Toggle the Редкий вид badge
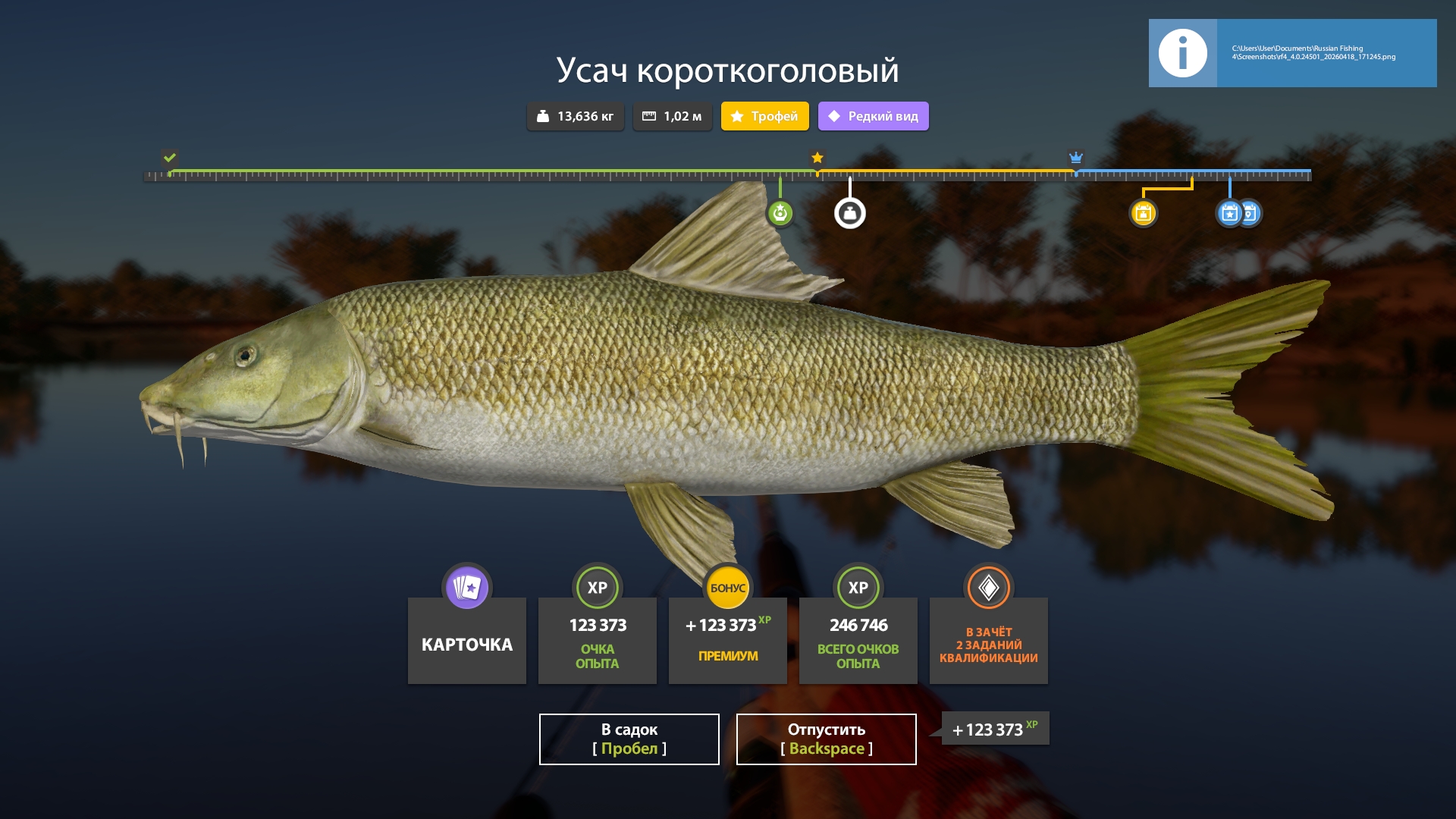This screenshot has height=819, width=1456. pyautogui.click(x=872, y=116)
